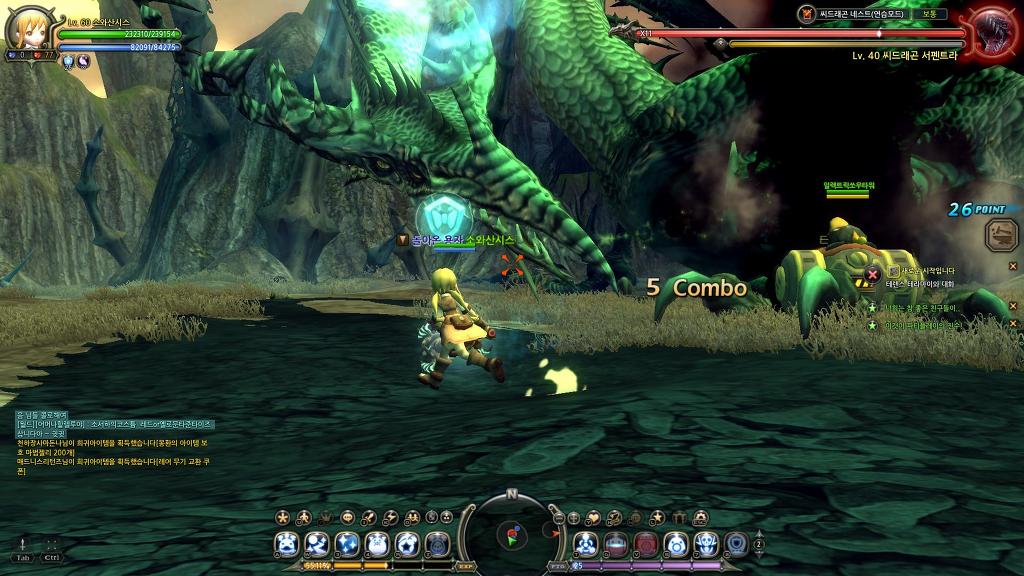Click the shield buff status icon

pos(69,62)
